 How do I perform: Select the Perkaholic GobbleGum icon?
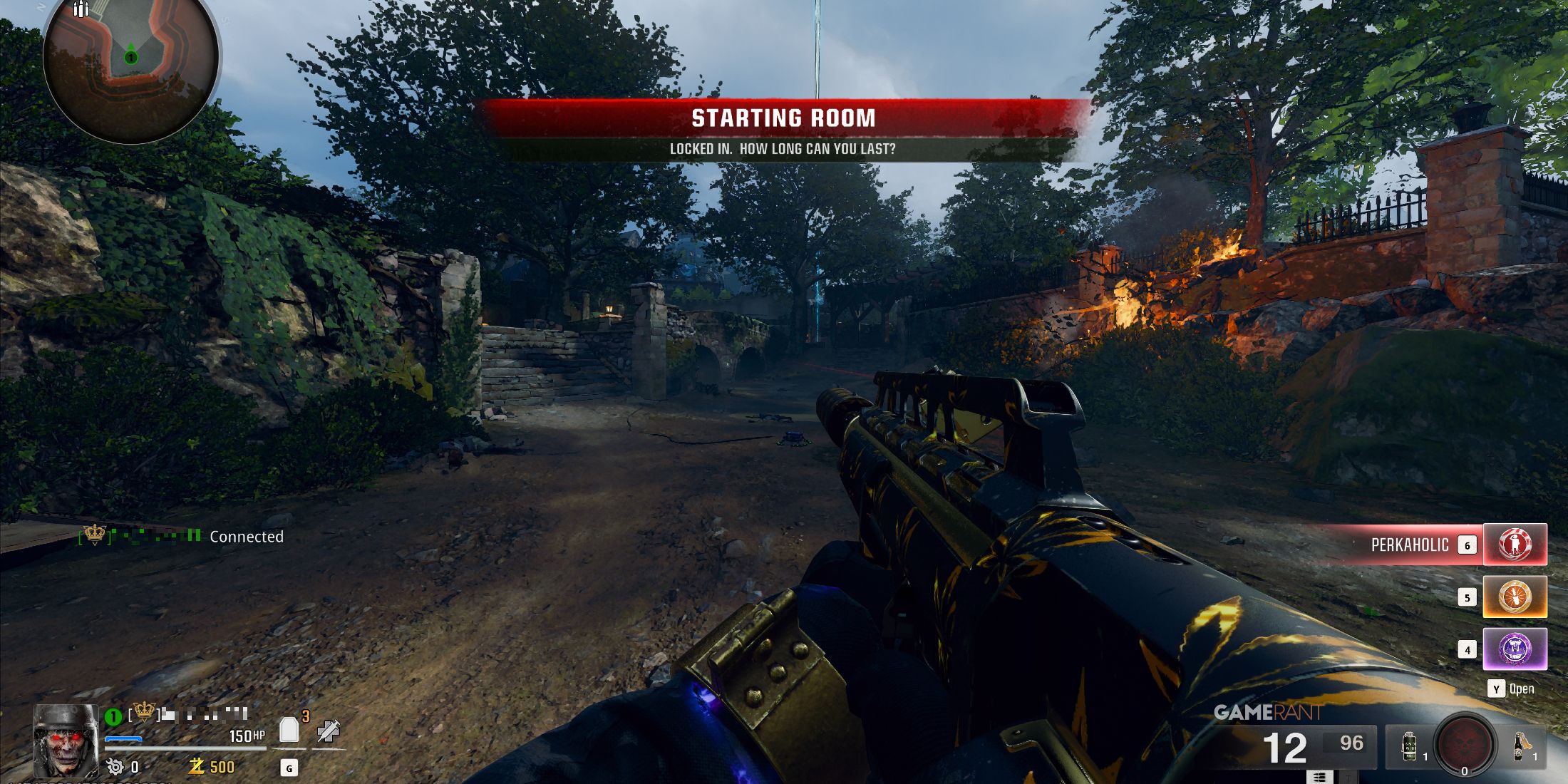coord(1515,545)
